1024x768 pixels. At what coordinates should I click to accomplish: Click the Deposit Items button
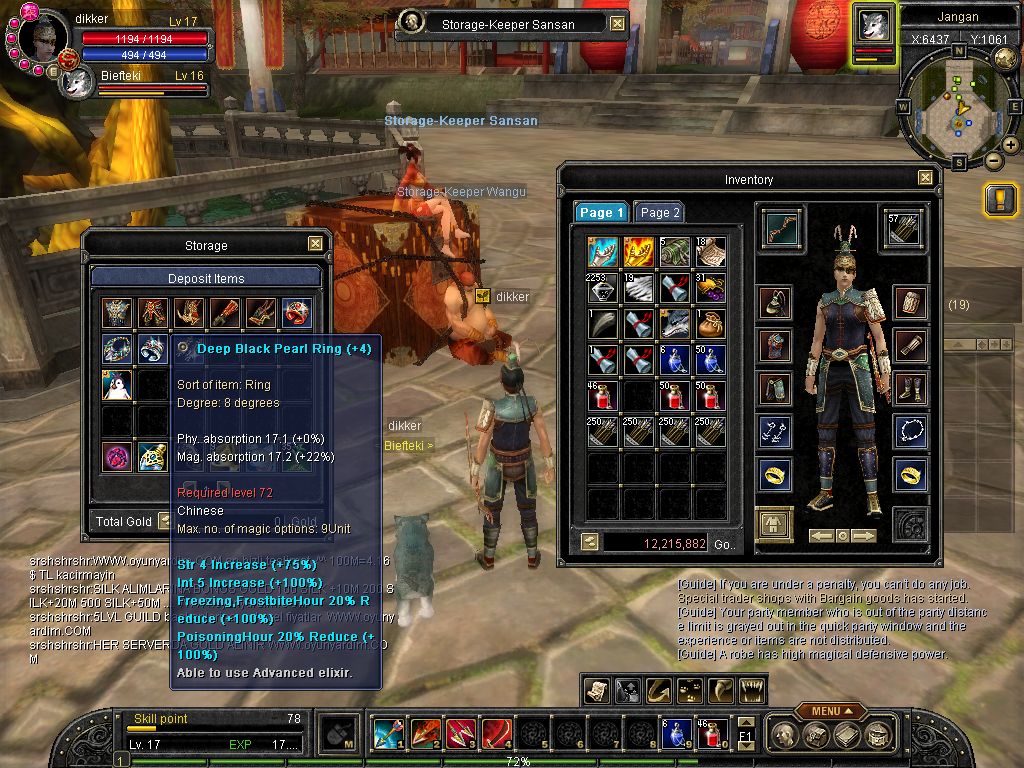click(x=206, y=278)
